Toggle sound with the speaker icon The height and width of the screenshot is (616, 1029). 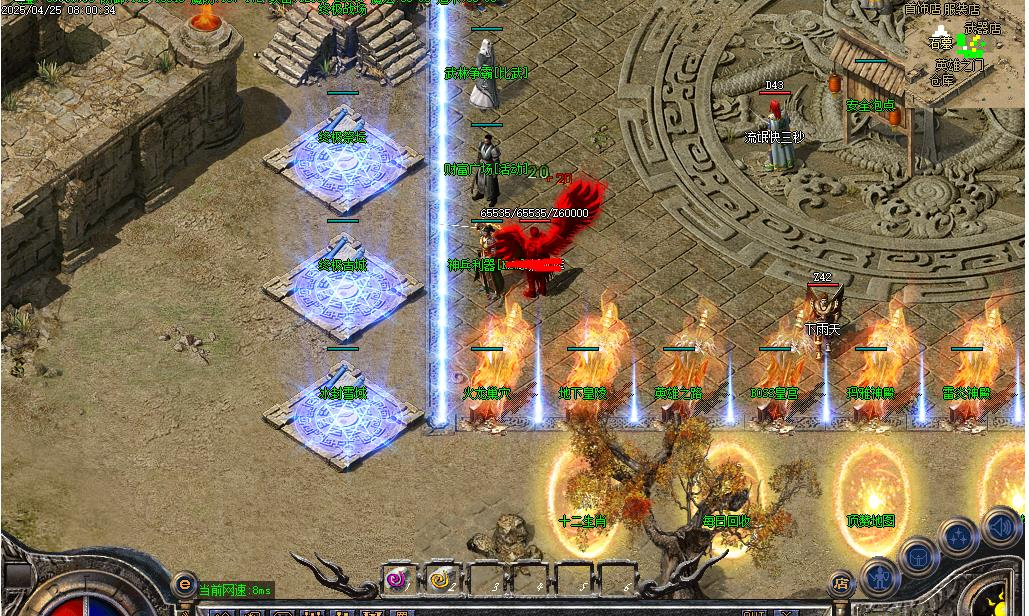(1001, 526)
